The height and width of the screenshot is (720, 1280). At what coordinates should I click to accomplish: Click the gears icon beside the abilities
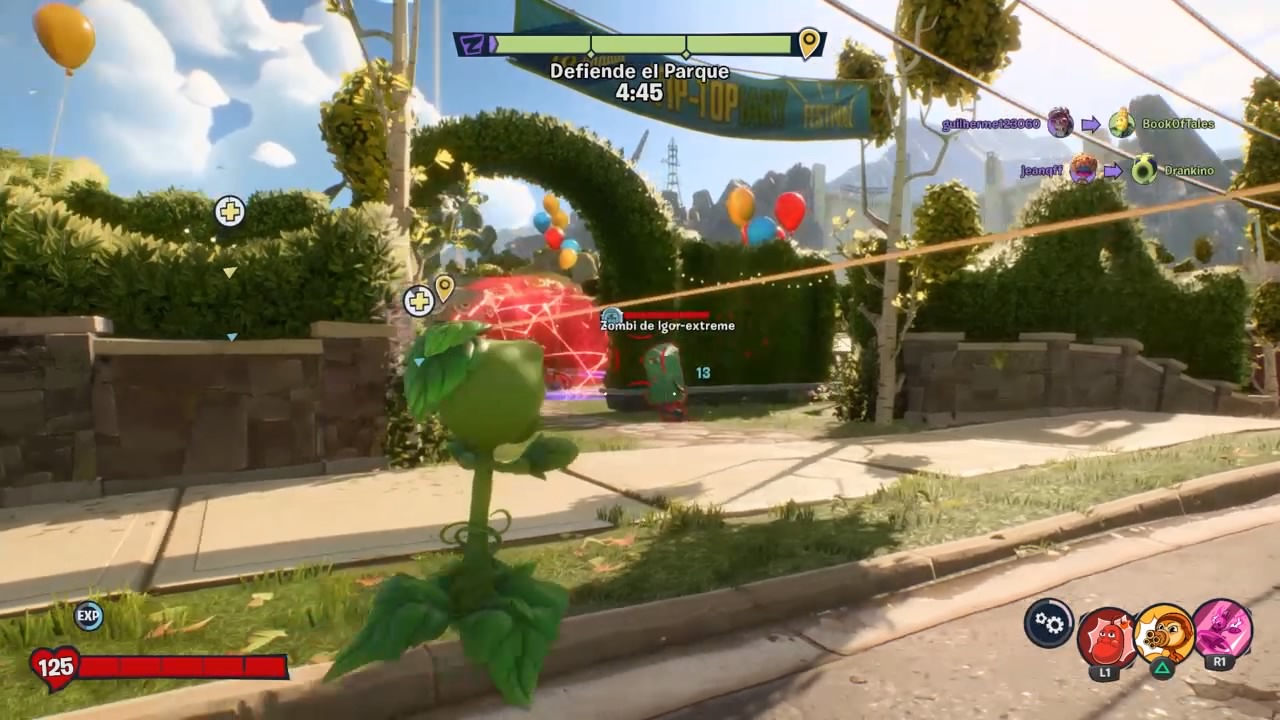(1048, 623)
